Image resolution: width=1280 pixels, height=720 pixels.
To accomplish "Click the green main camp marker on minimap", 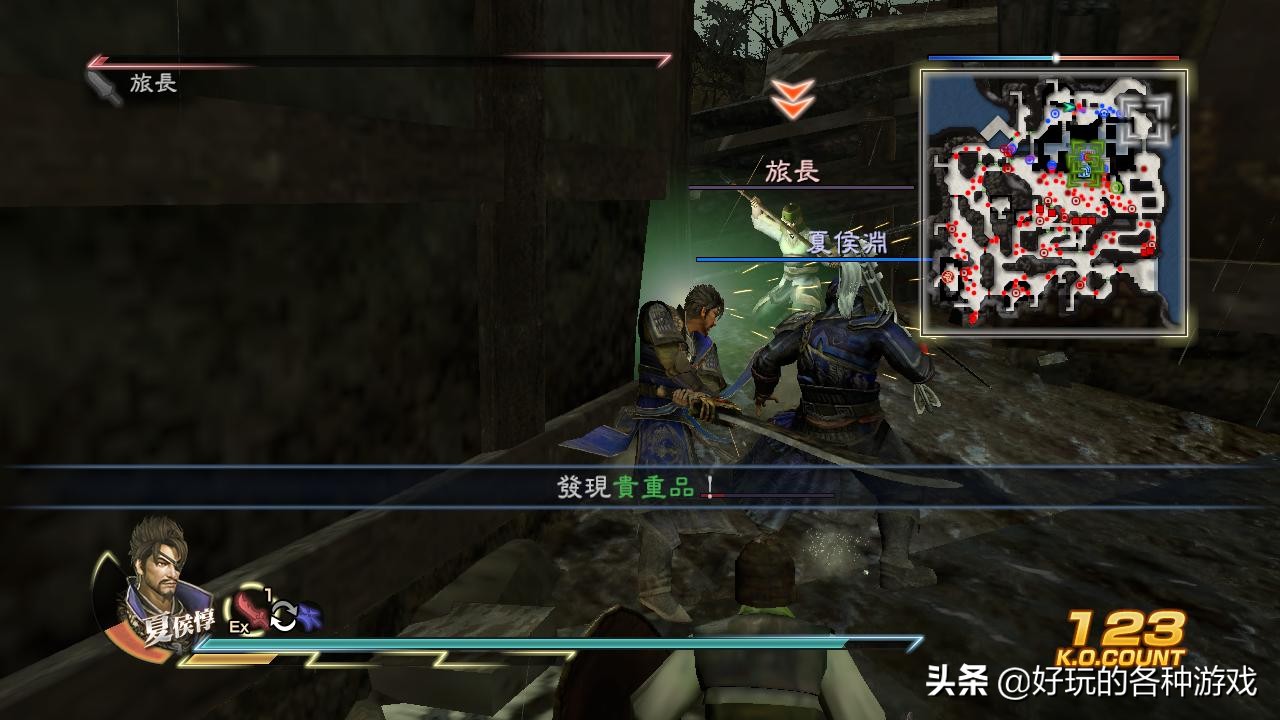I will point(1085,163).
